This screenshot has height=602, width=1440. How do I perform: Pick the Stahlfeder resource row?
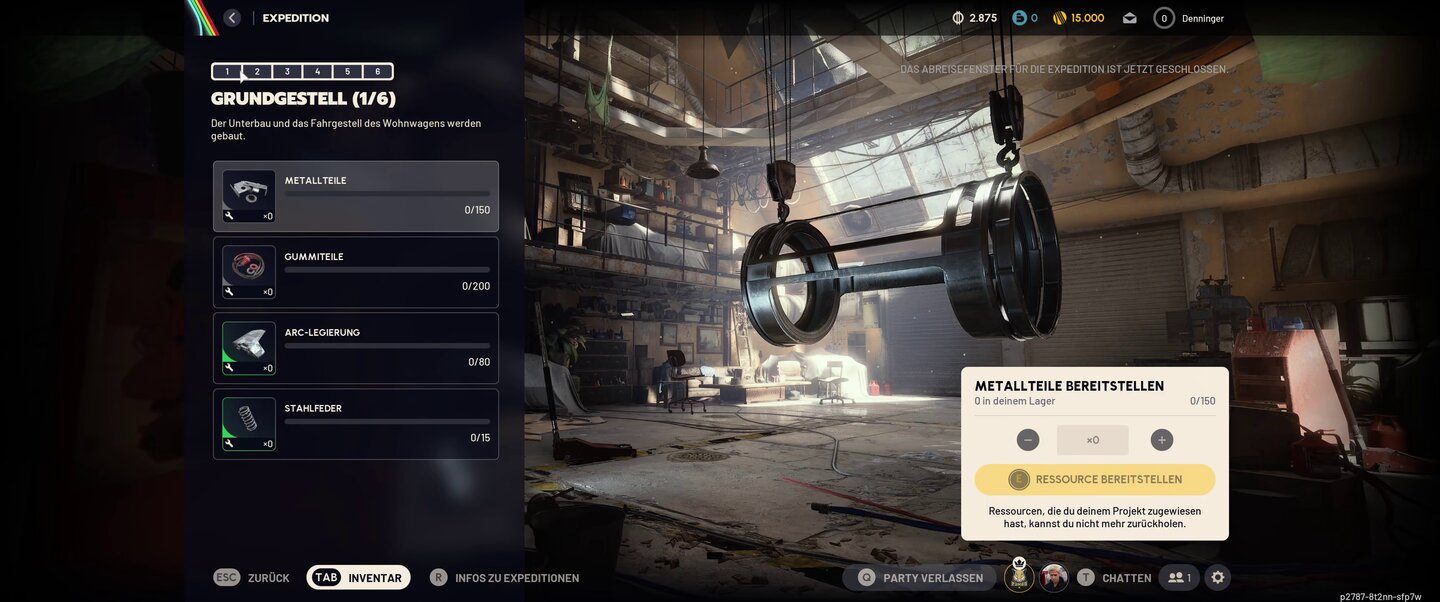[356, 424]
